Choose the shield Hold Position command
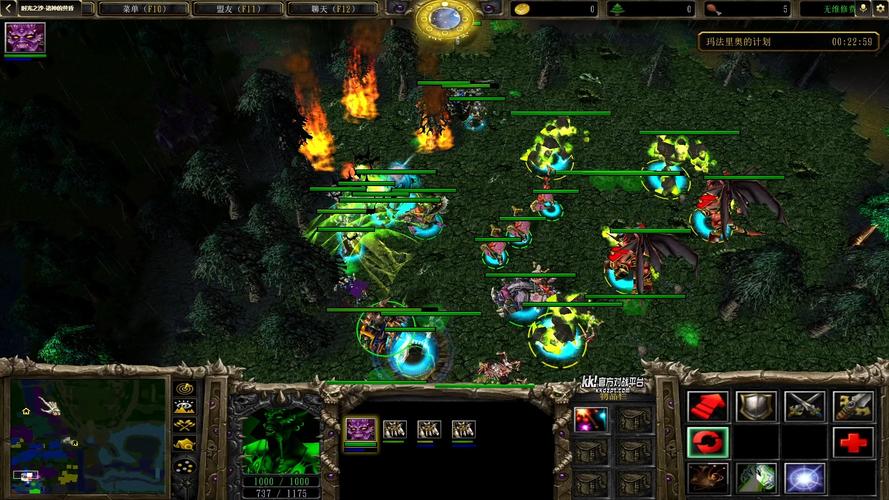 [756, 405]
